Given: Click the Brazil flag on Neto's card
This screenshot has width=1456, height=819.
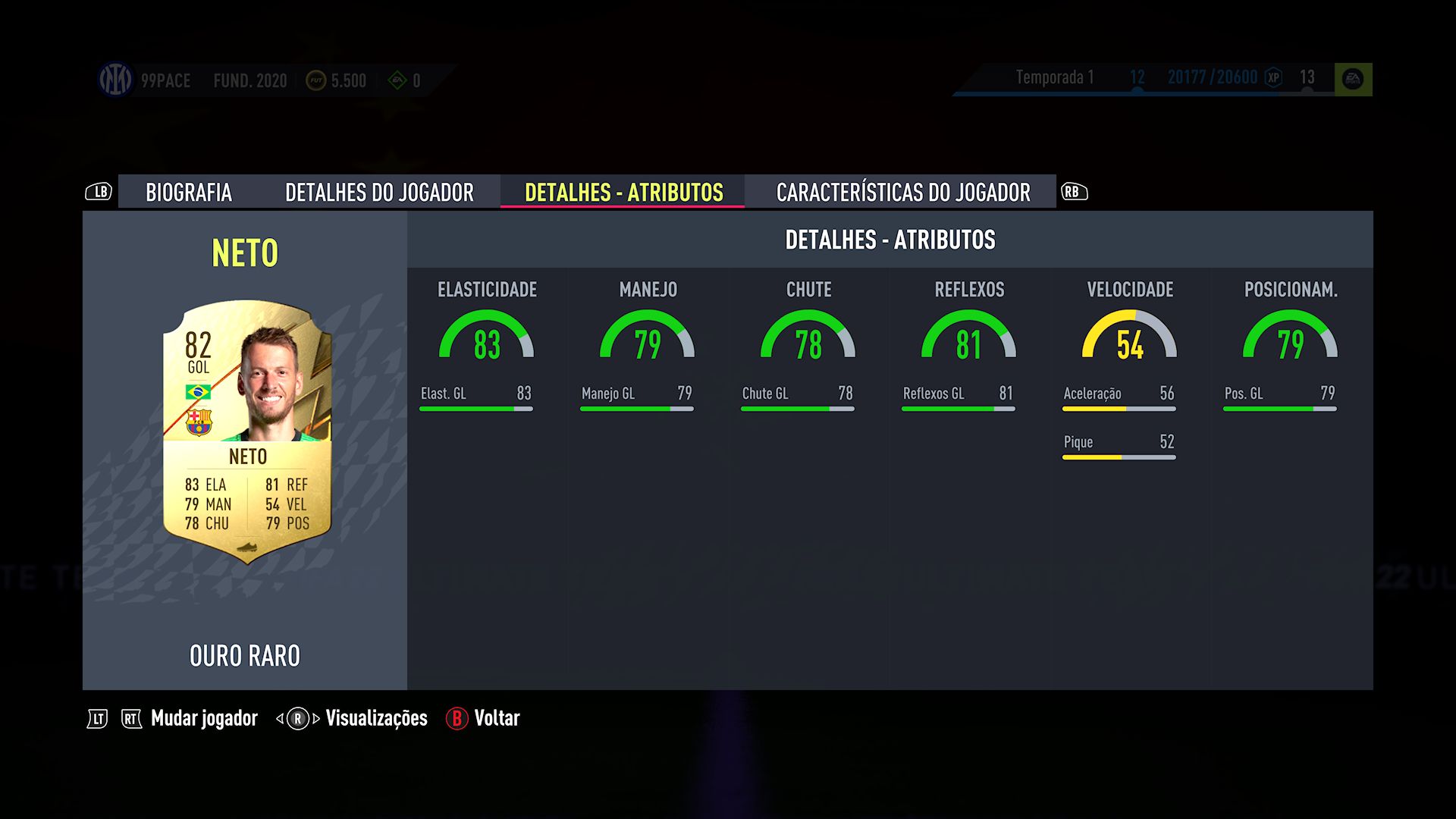Looking at the screenshot, I should pos(199,394).
